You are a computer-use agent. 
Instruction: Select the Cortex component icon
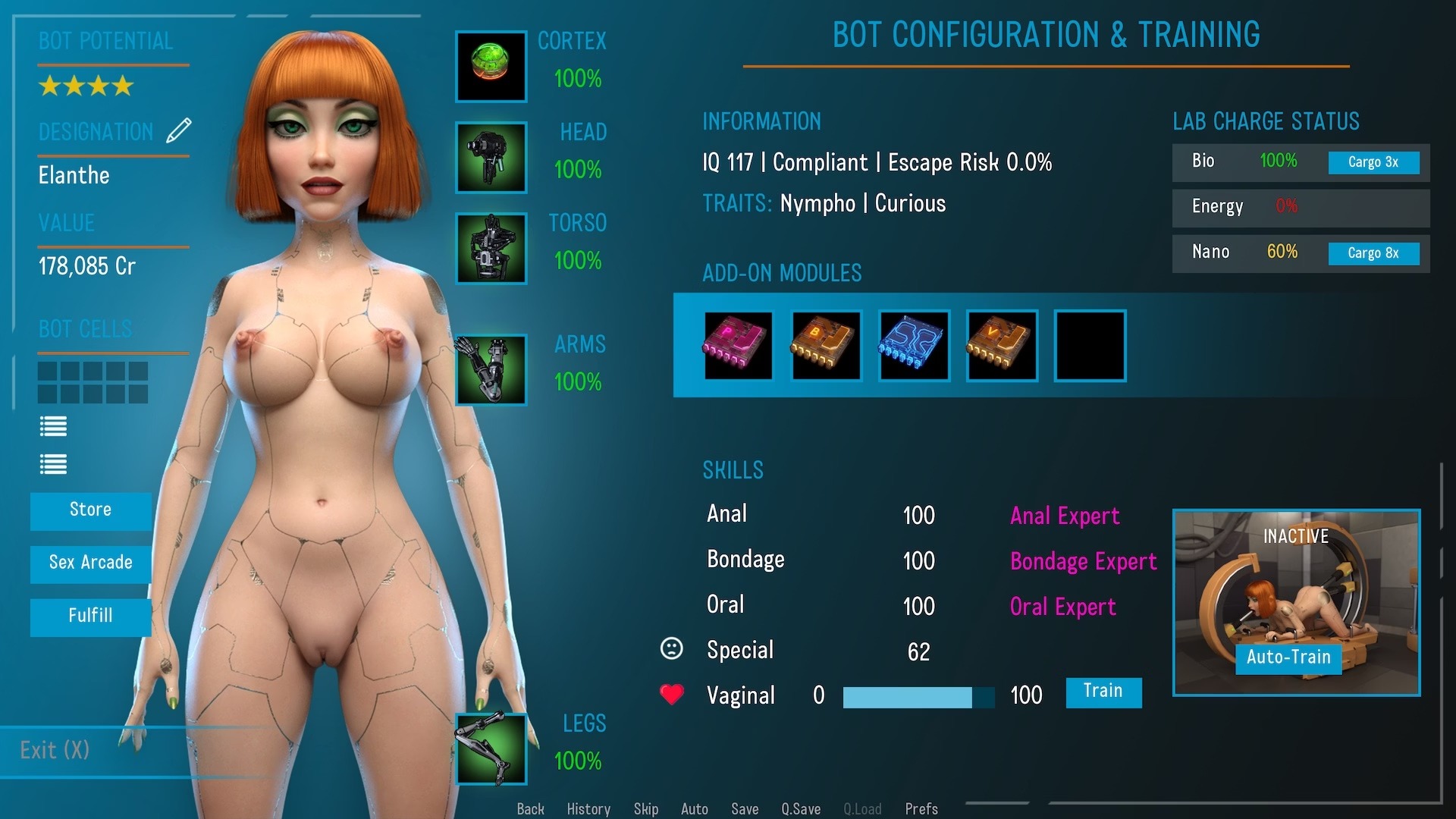point(491,66)
